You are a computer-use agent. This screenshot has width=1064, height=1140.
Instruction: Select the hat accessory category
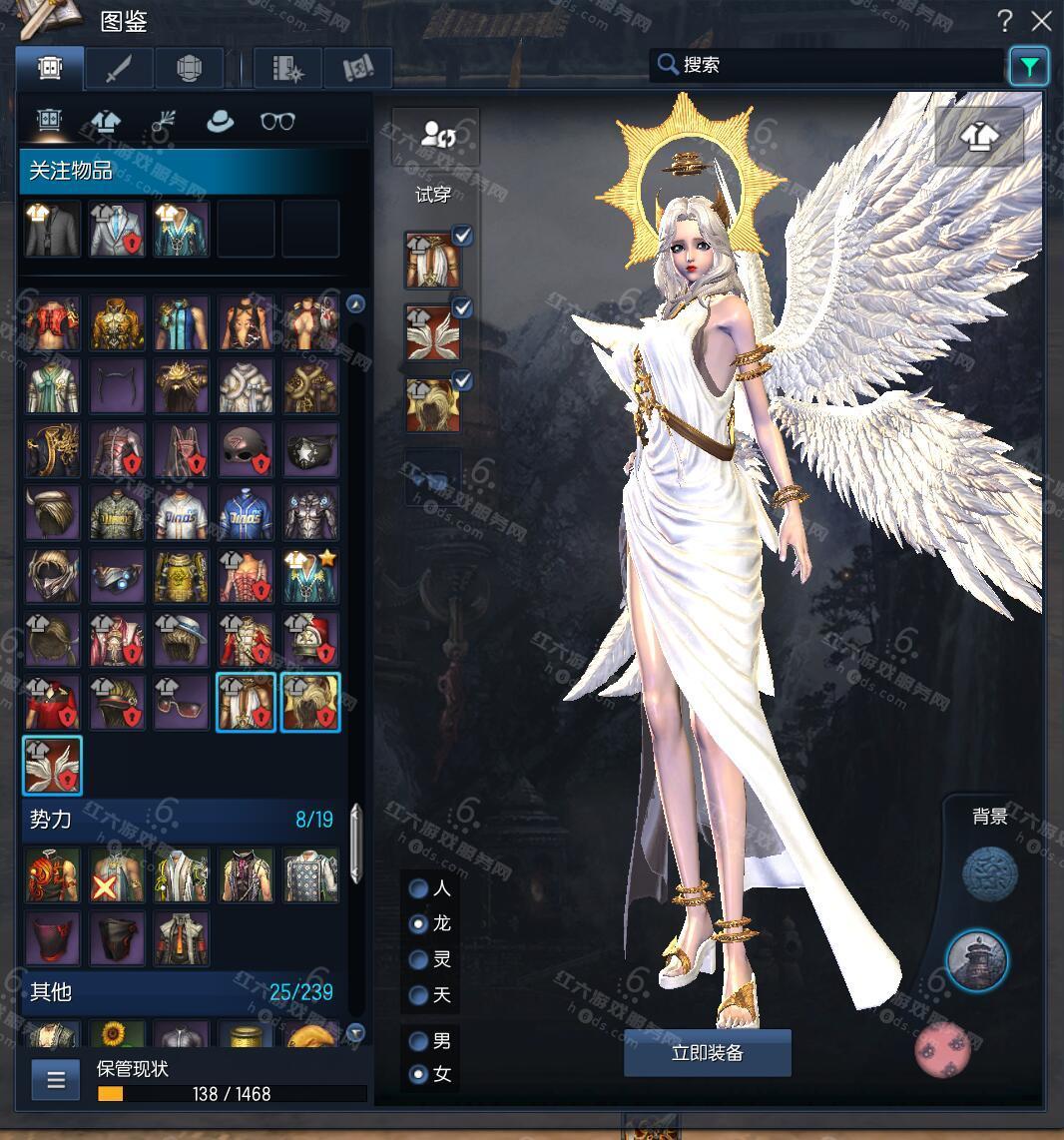point(220,122)
